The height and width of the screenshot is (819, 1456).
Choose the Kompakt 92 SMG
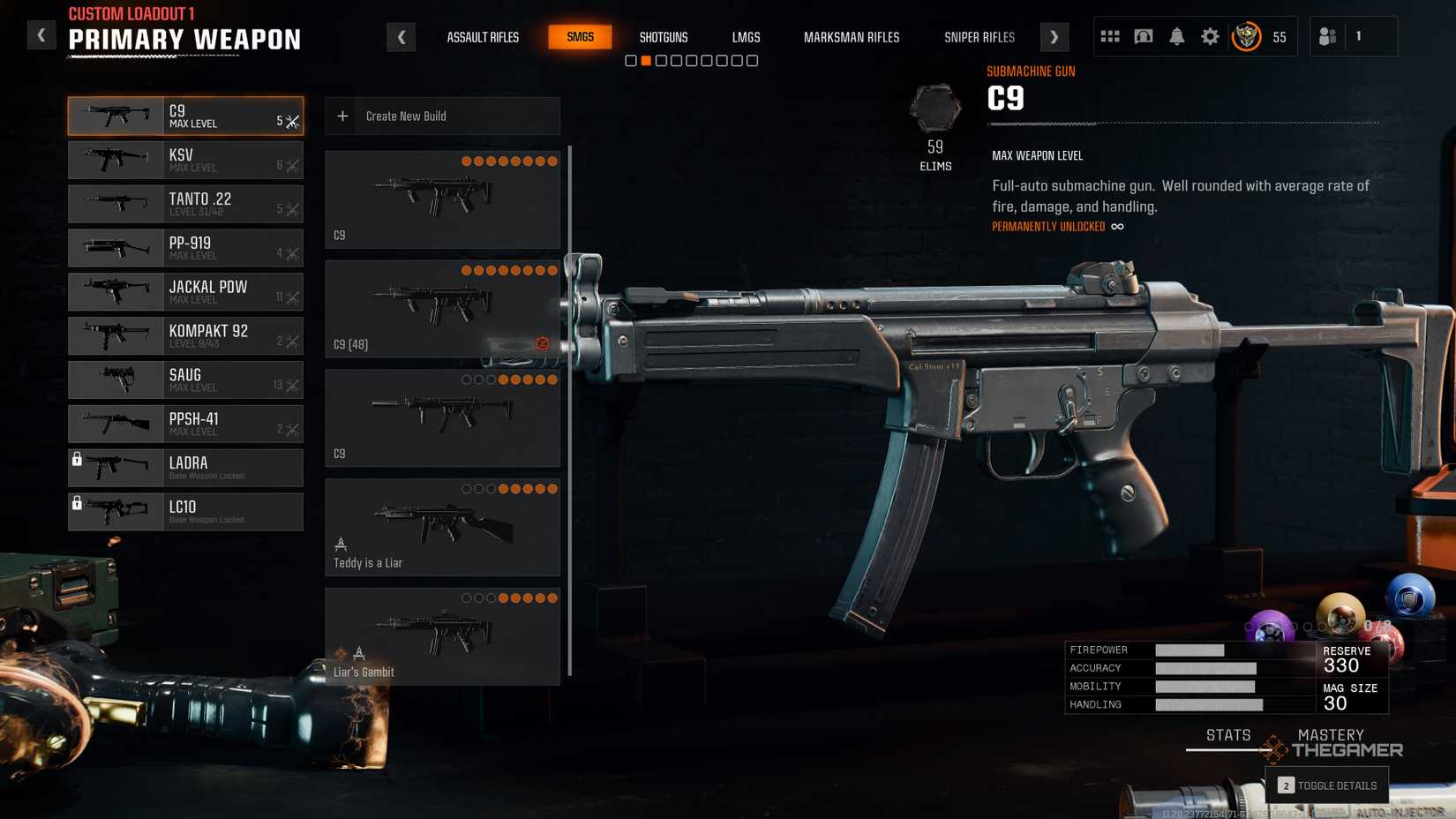185,336
